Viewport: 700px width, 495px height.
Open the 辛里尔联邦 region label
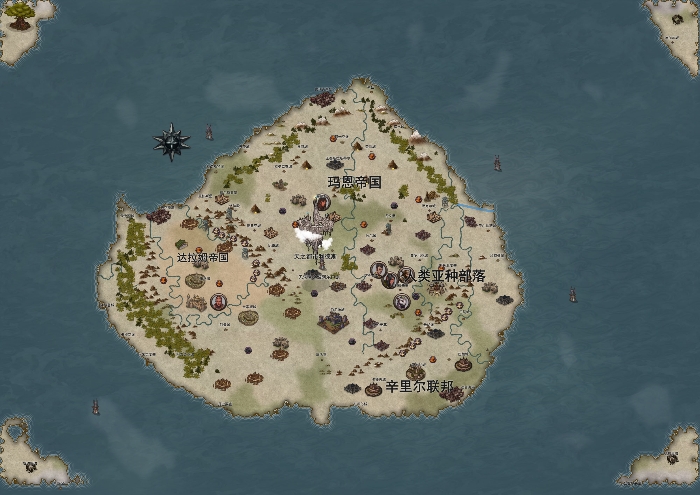[x=419, y=386]
